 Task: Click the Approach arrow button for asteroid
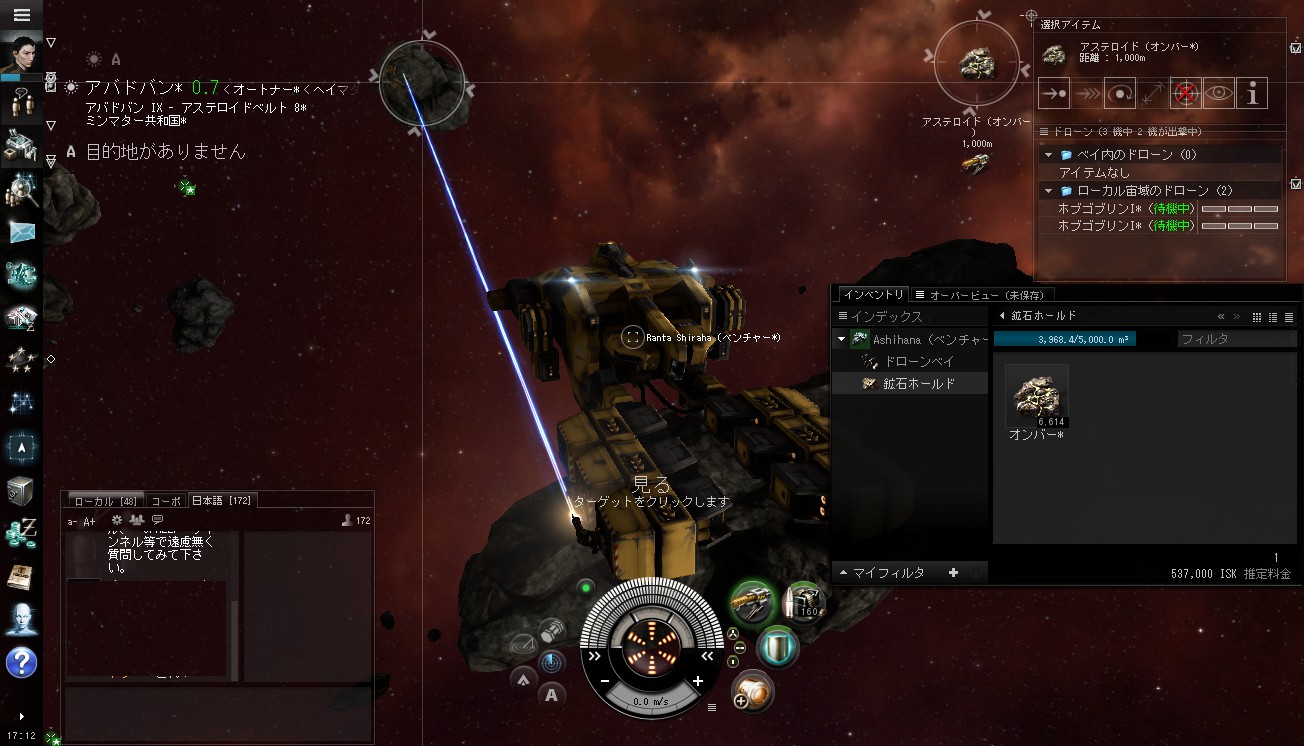[x=1054, y=92]
